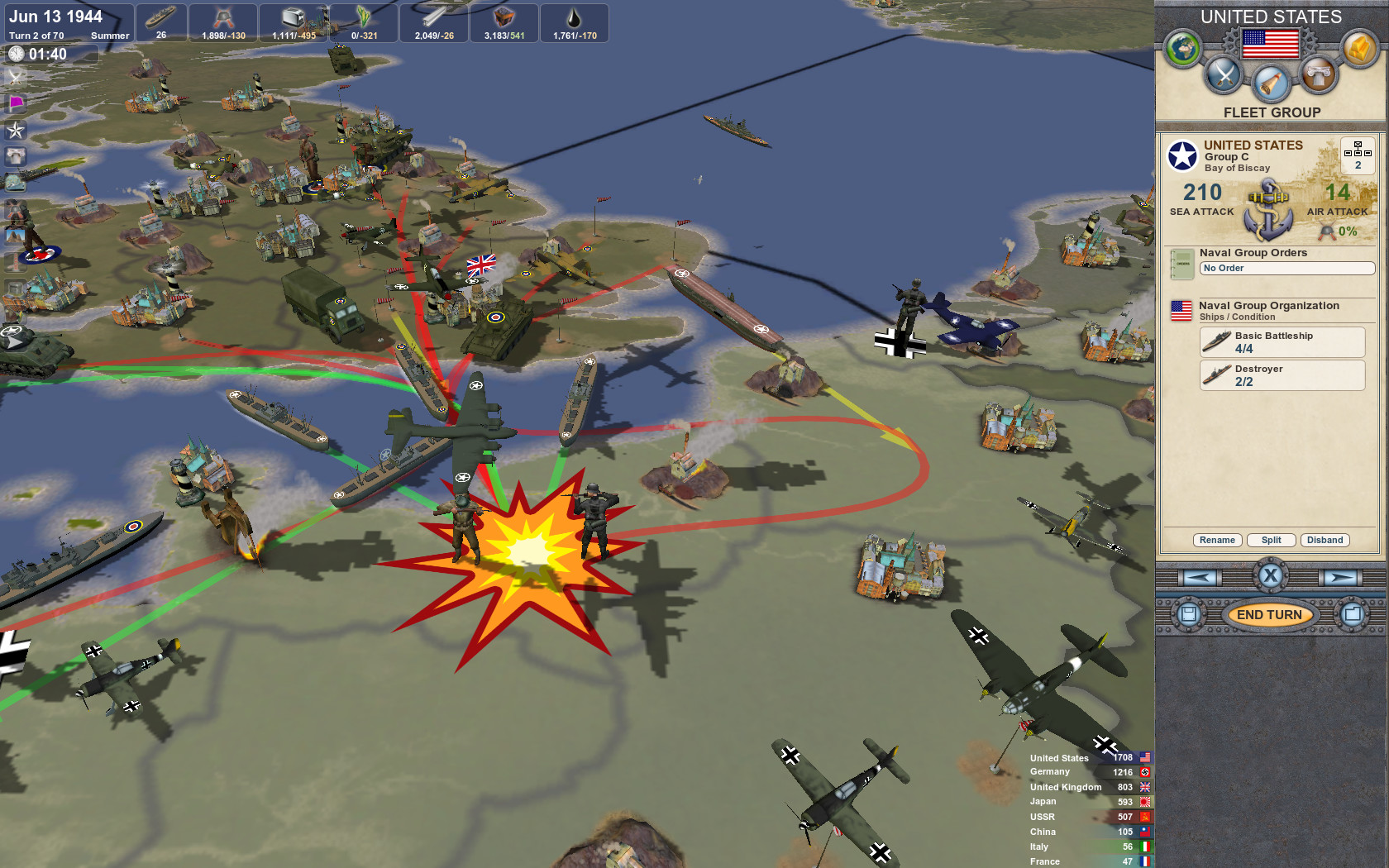Click the Rename button
This screenshot has width=1389, height=868.
coord(1216,540)
